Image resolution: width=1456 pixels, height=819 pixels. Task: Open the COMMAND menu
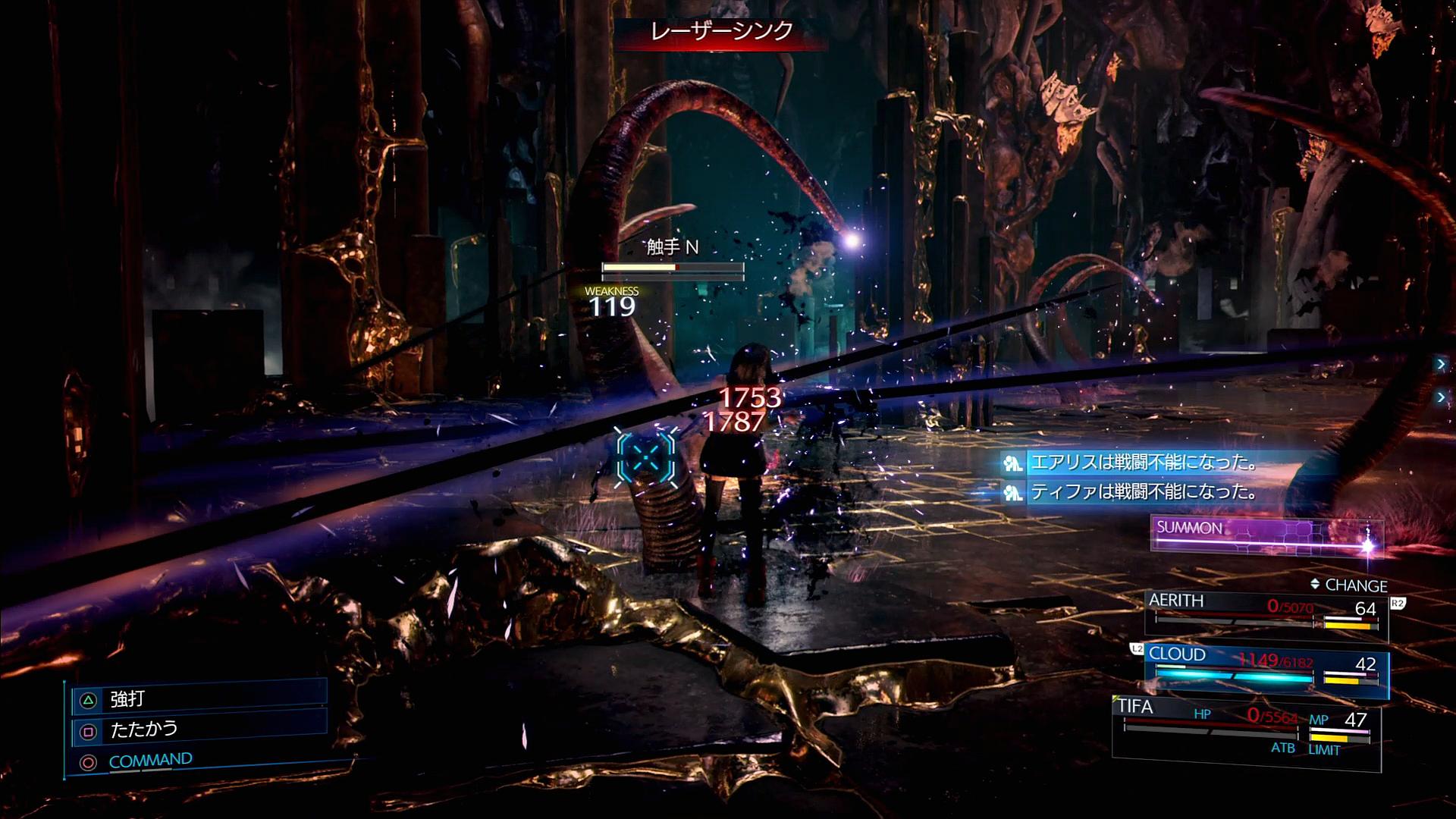click(150, 761)
